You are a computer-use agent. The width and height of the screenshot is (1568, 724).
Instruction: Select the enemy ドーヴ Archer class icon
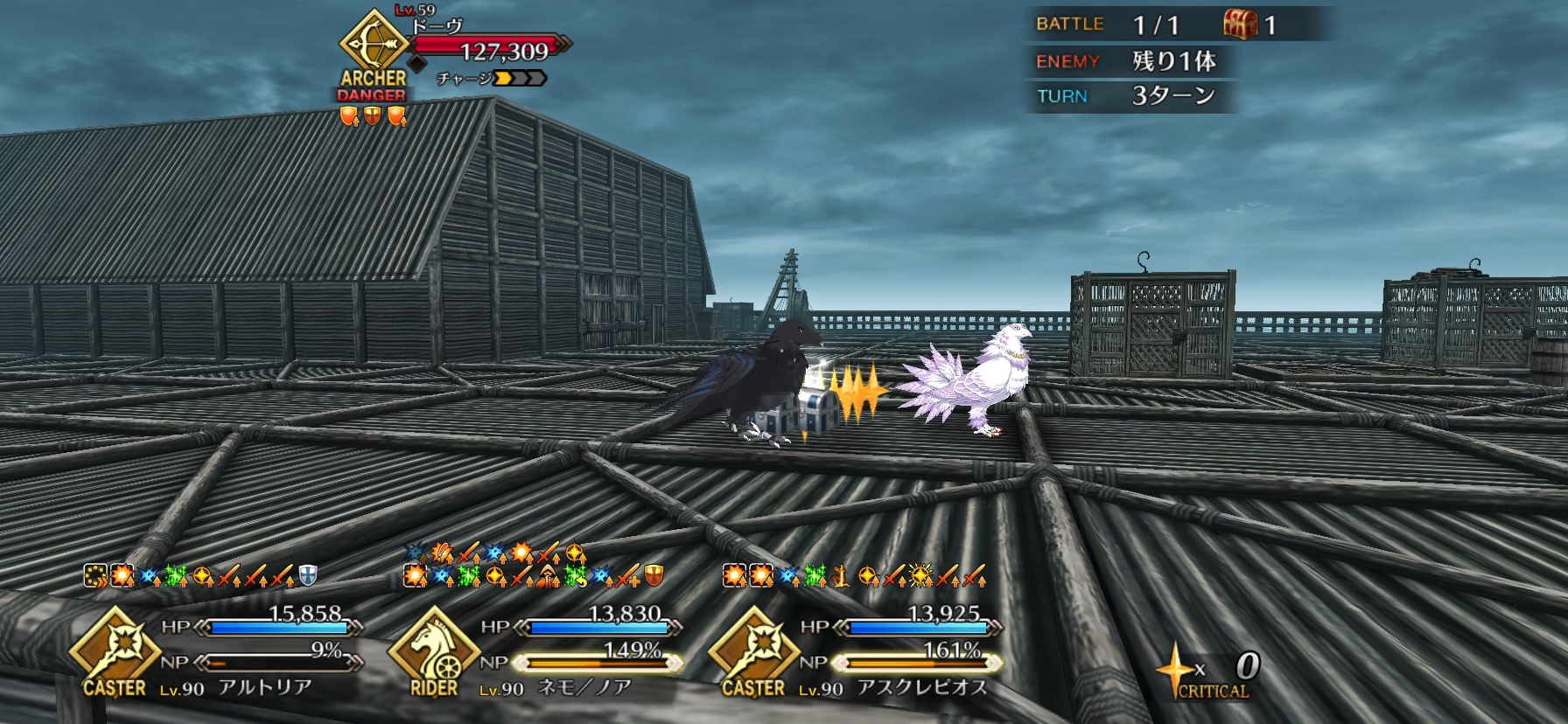[372, 45]
